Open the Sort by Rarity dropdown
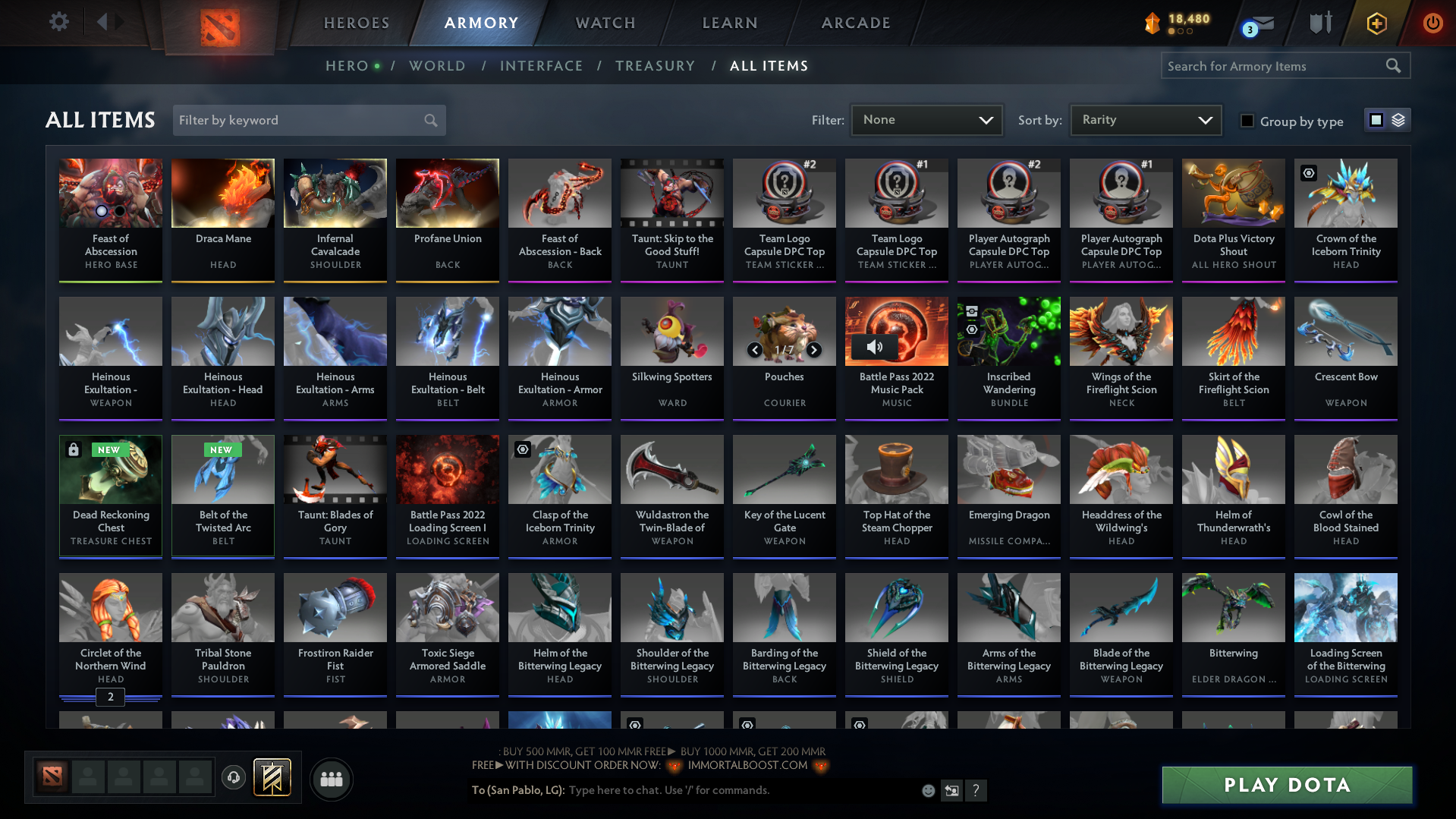Image resolution: width=1456 pixels, height=819 pixels. coord(1145,119)
